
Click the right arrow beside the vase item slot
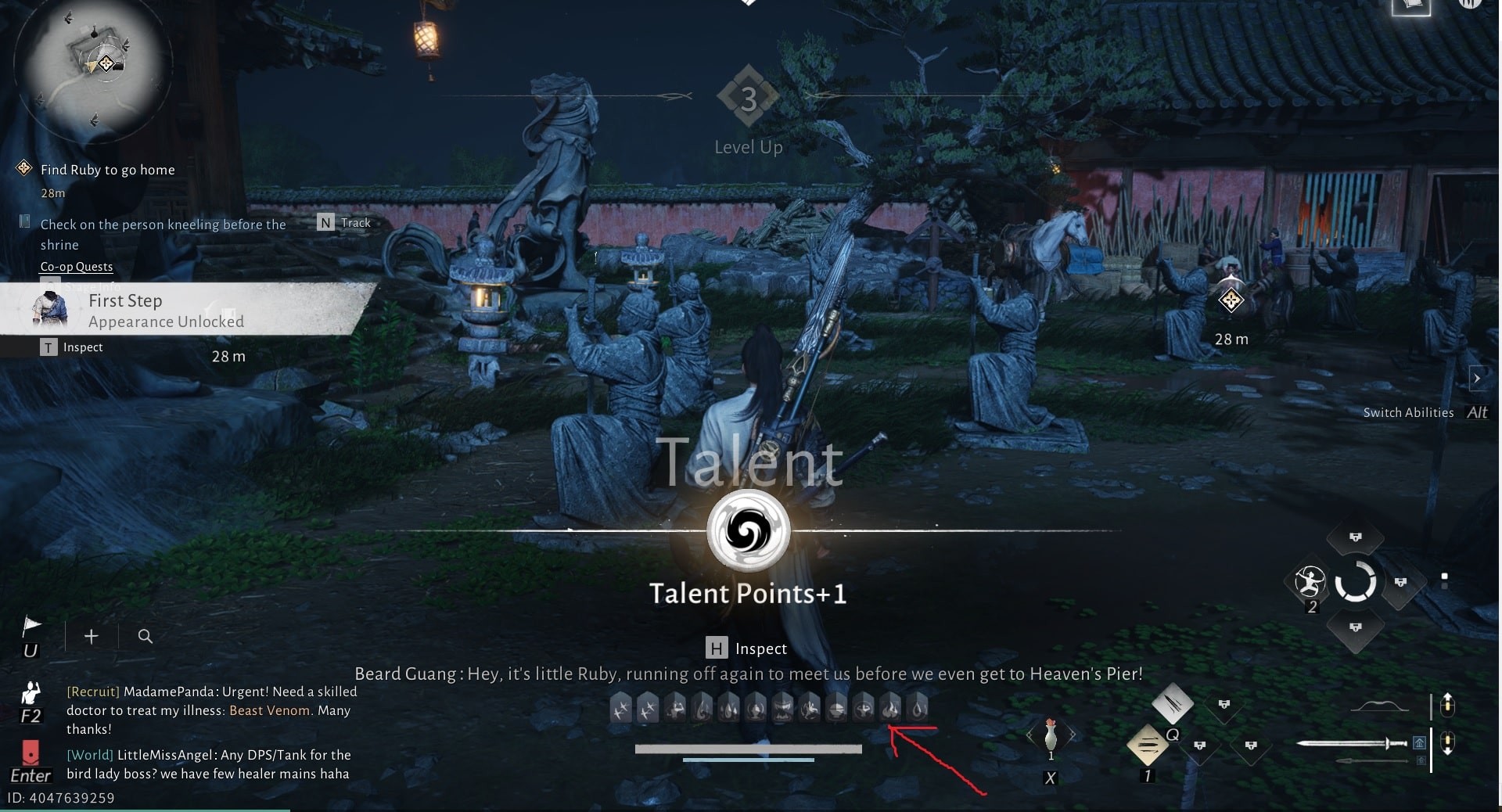(1073, 734)
